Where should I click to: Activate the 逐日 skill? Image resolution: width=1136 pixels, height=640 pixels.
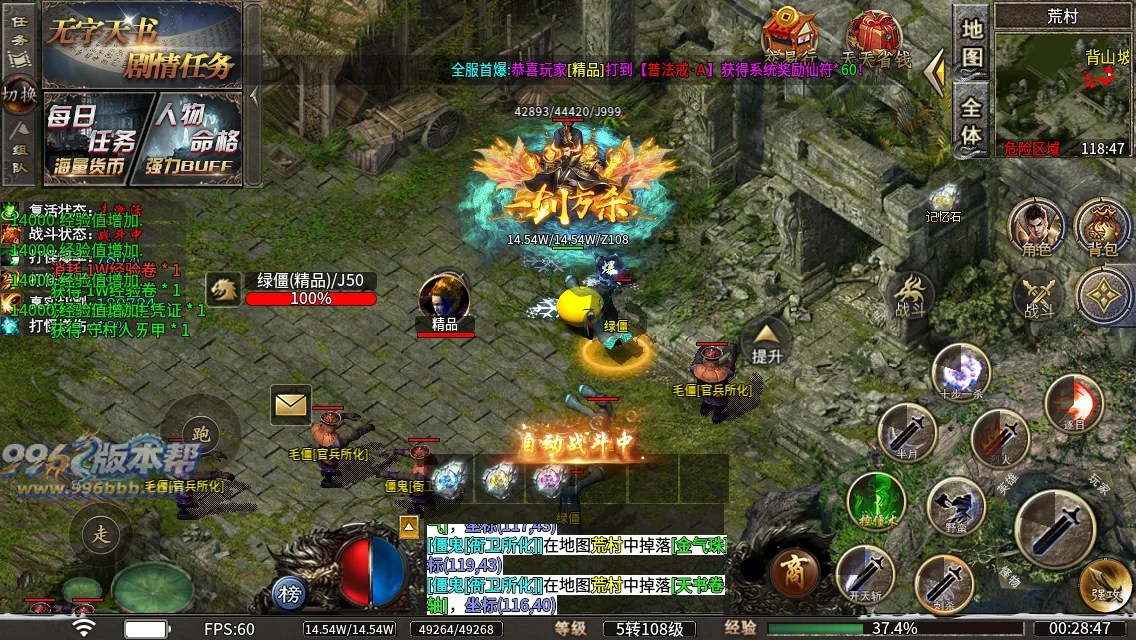1073,403
